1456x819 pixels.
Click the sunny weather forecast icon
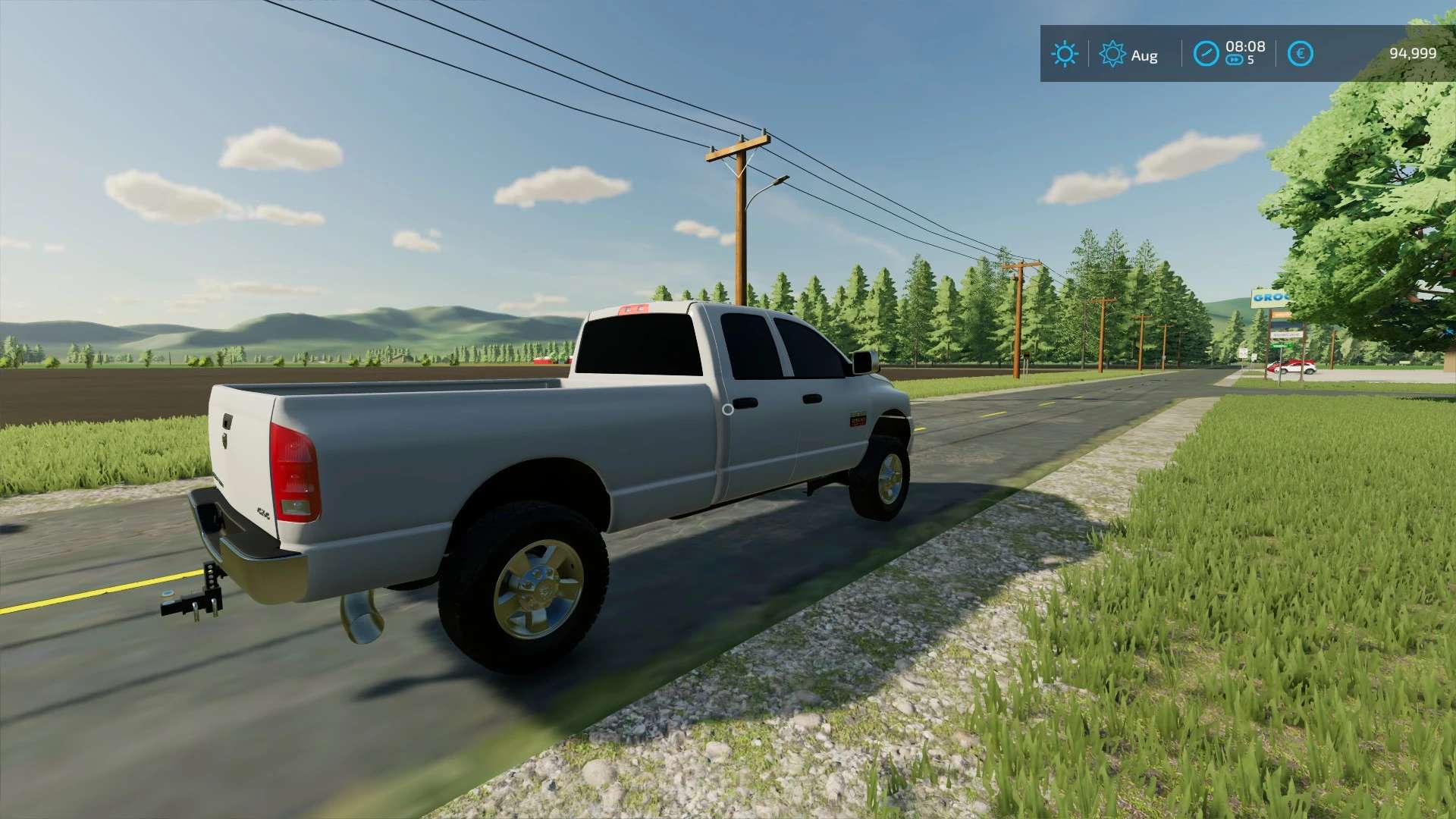coord(1064,54)
